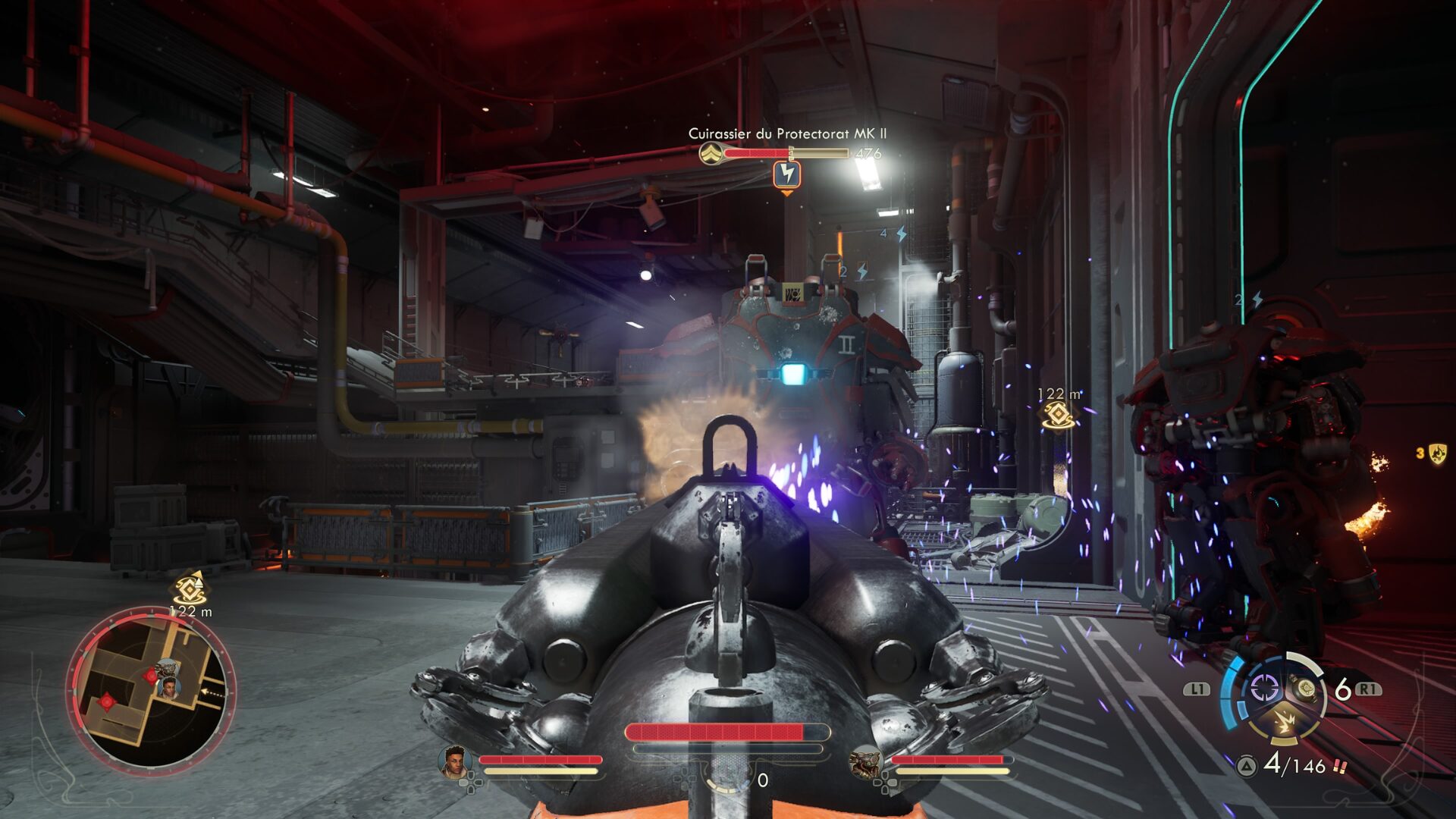The height and width of the screenshot is (819, 1456).
Task: Select the quest objective marker above the minimap
Action: [190, 589]
